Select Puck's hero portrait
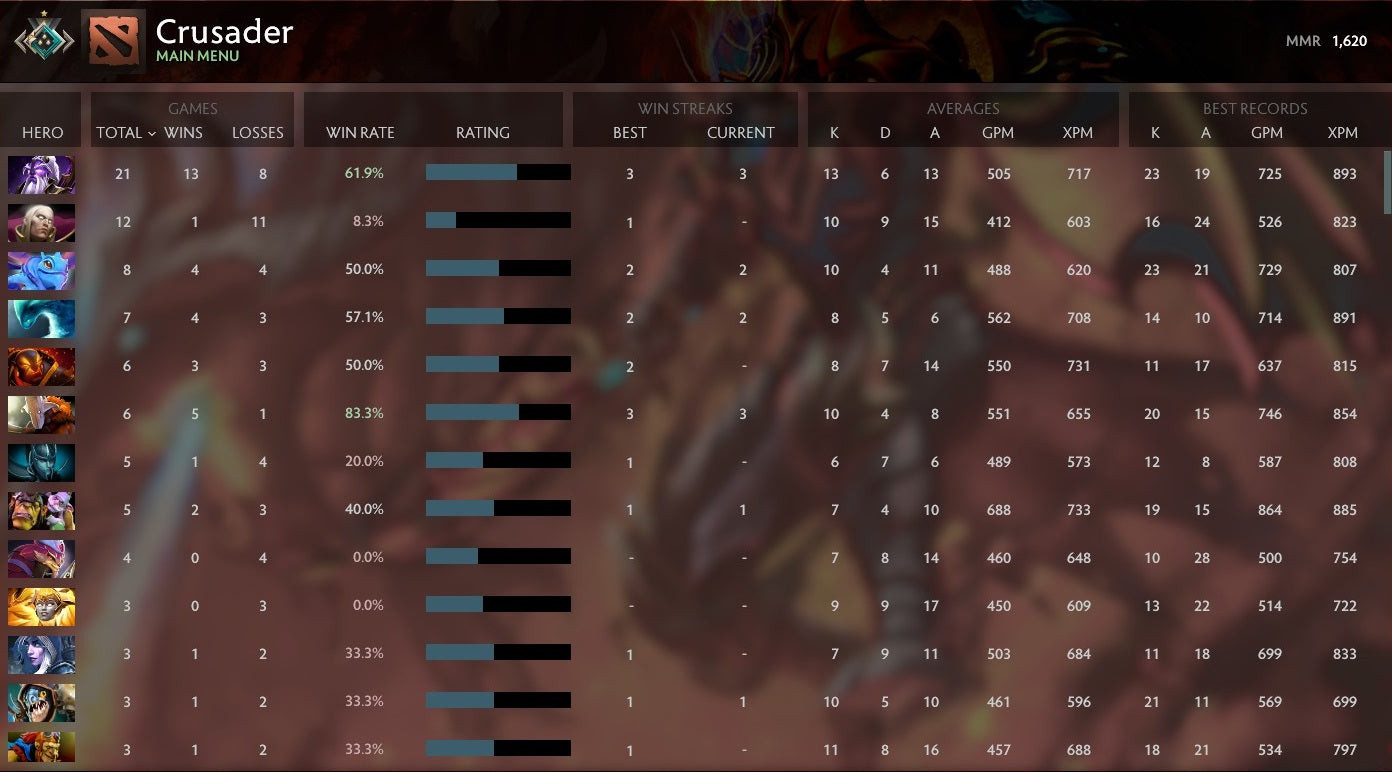 41,269
